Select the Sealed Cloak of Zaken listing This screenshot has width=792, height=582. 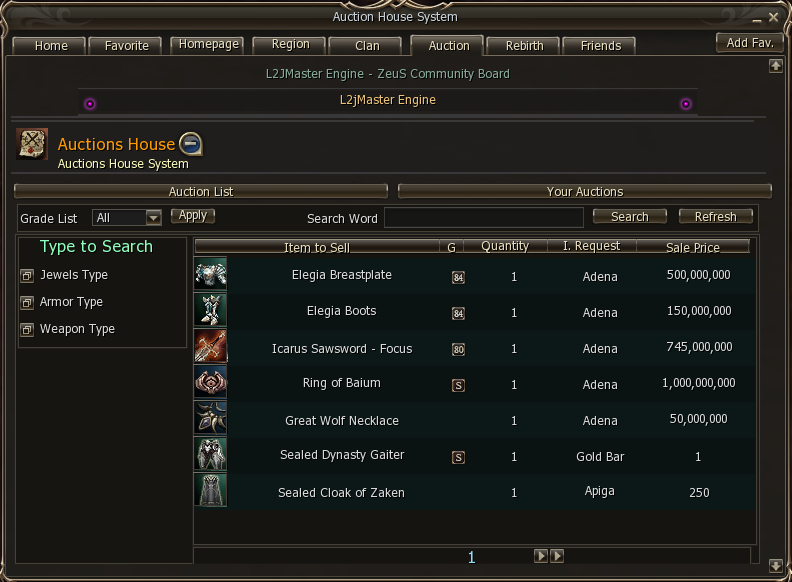(x=342, y=492)
